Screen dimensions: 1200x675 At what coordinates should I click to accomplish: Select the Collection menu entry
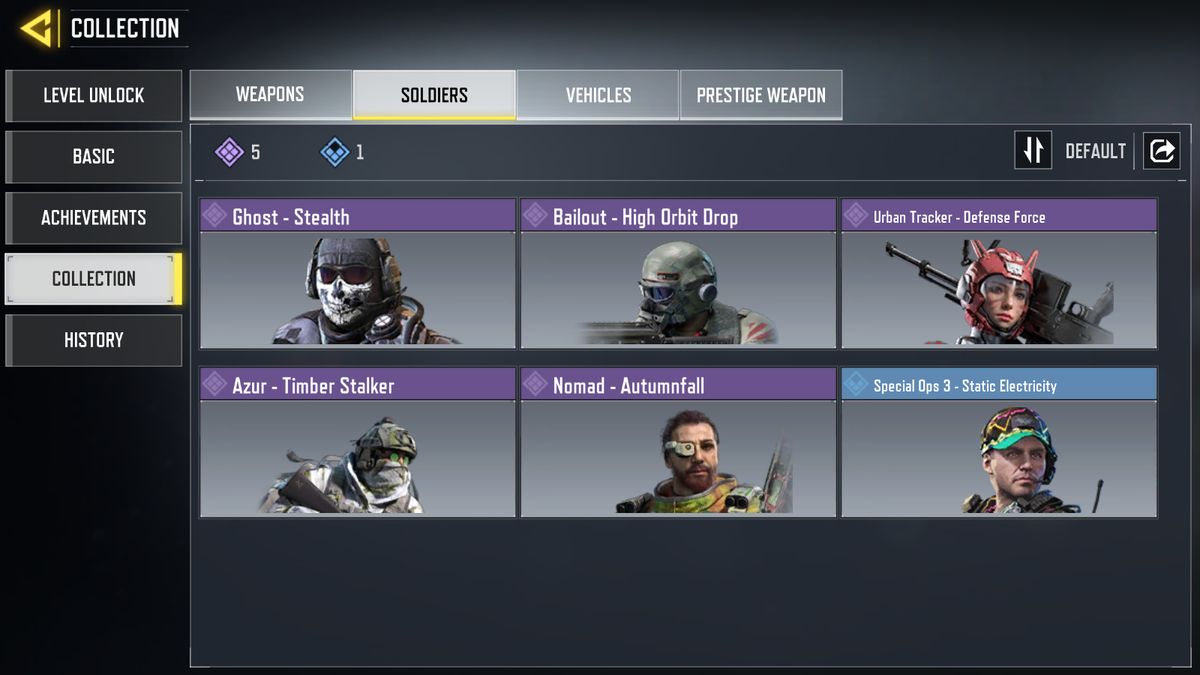pos(93,279)
